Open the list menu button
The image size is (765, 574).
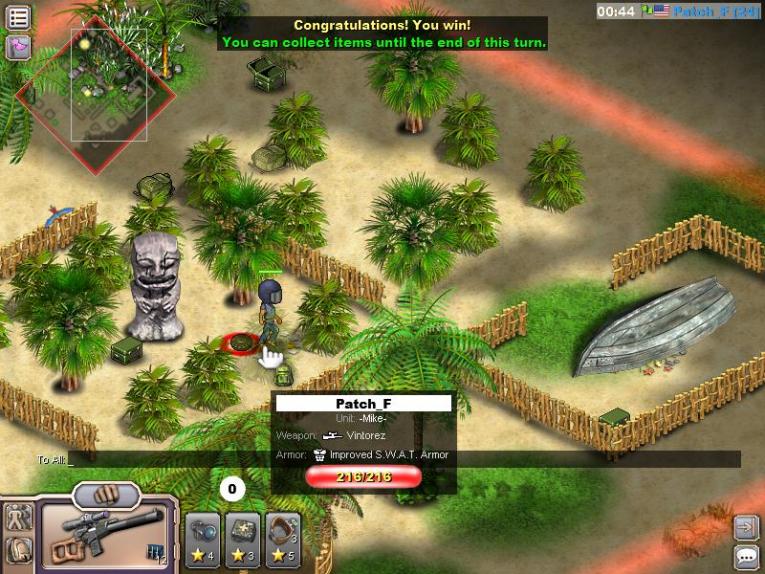tap(18, 18)
